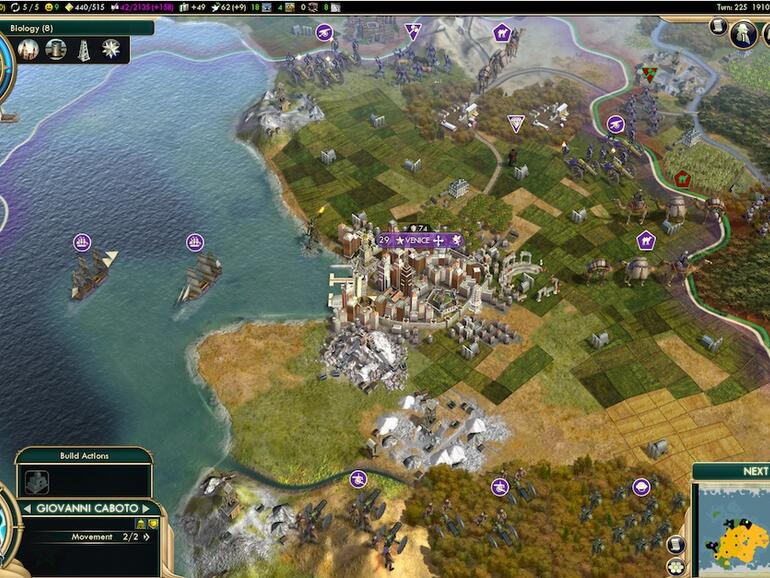Open the Biology research panel
770x578 pixels.
(38, 28)
